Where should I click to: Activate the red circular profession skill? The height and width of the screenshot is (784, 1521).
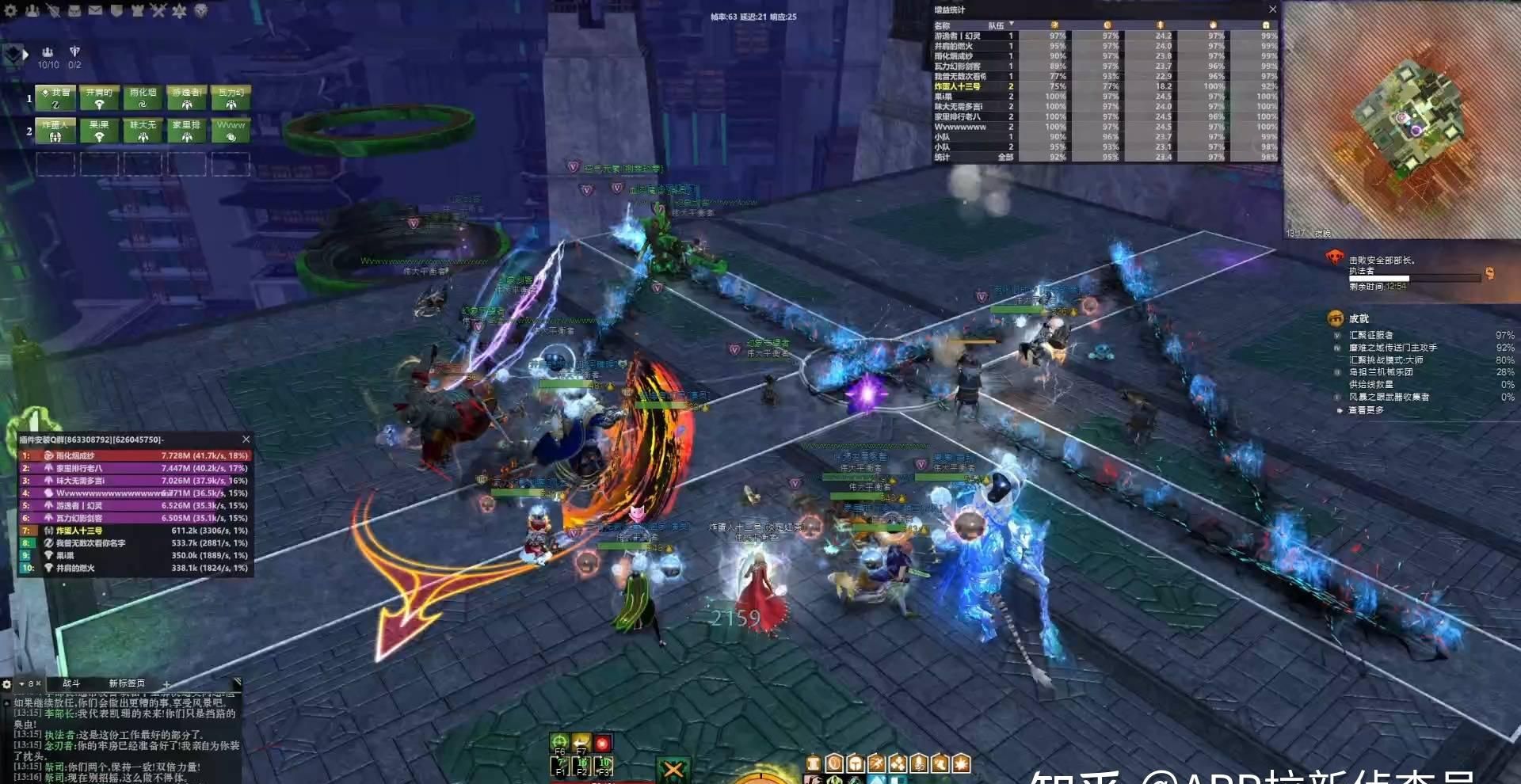[x=603, y=743]
